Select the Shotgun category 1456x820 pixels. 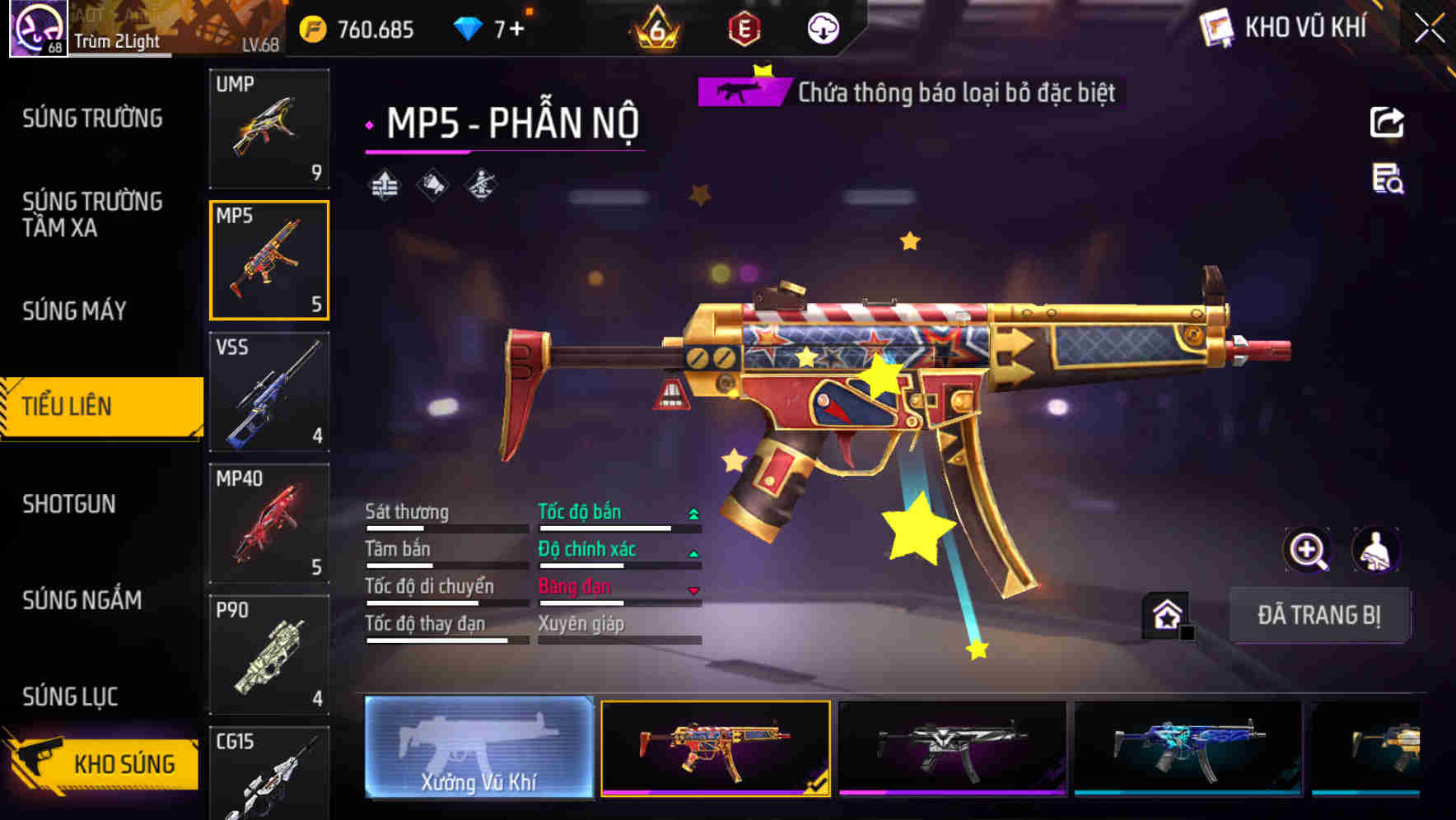(x=69, y=504)
